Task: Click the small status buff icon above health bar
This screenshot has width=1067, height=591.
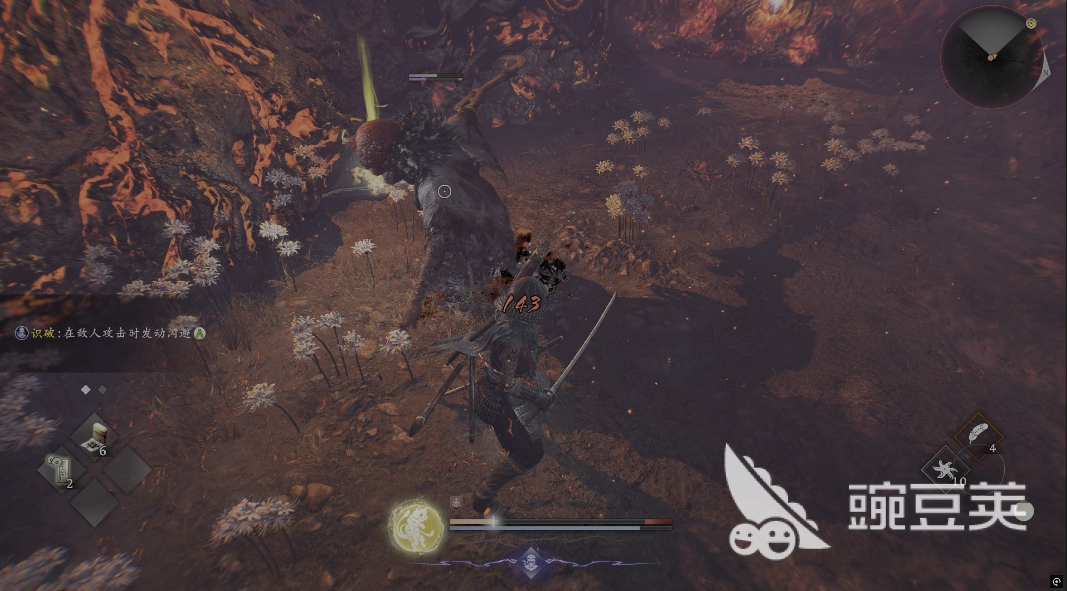Action: tap(456, 503)
